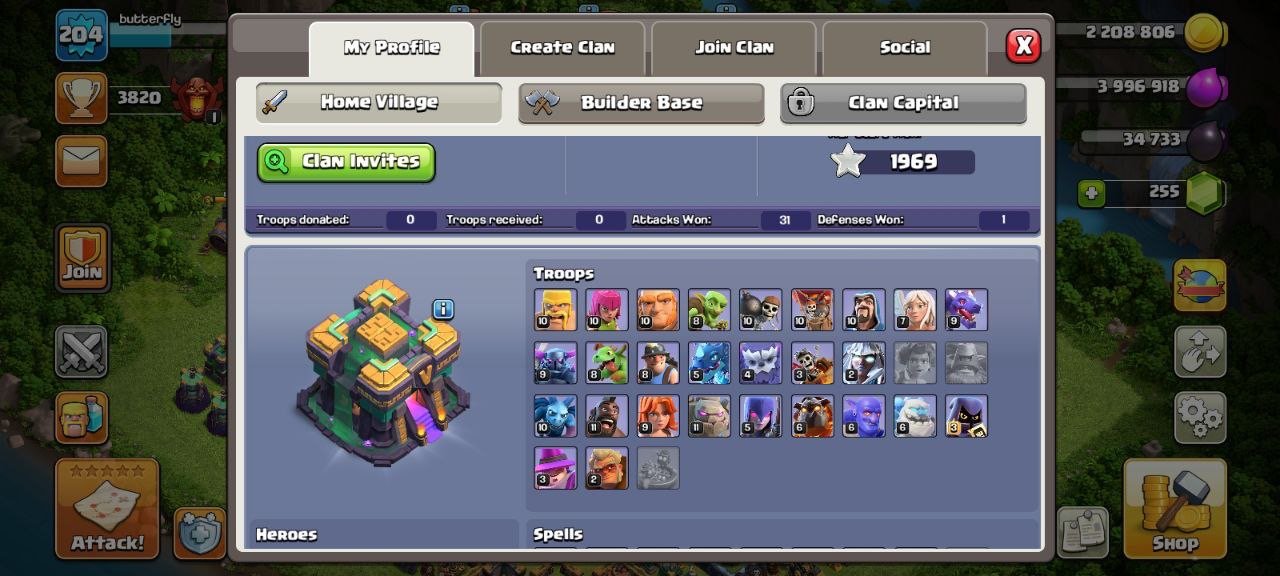
Task: Open the Shop
Action: coord(1174,508)
